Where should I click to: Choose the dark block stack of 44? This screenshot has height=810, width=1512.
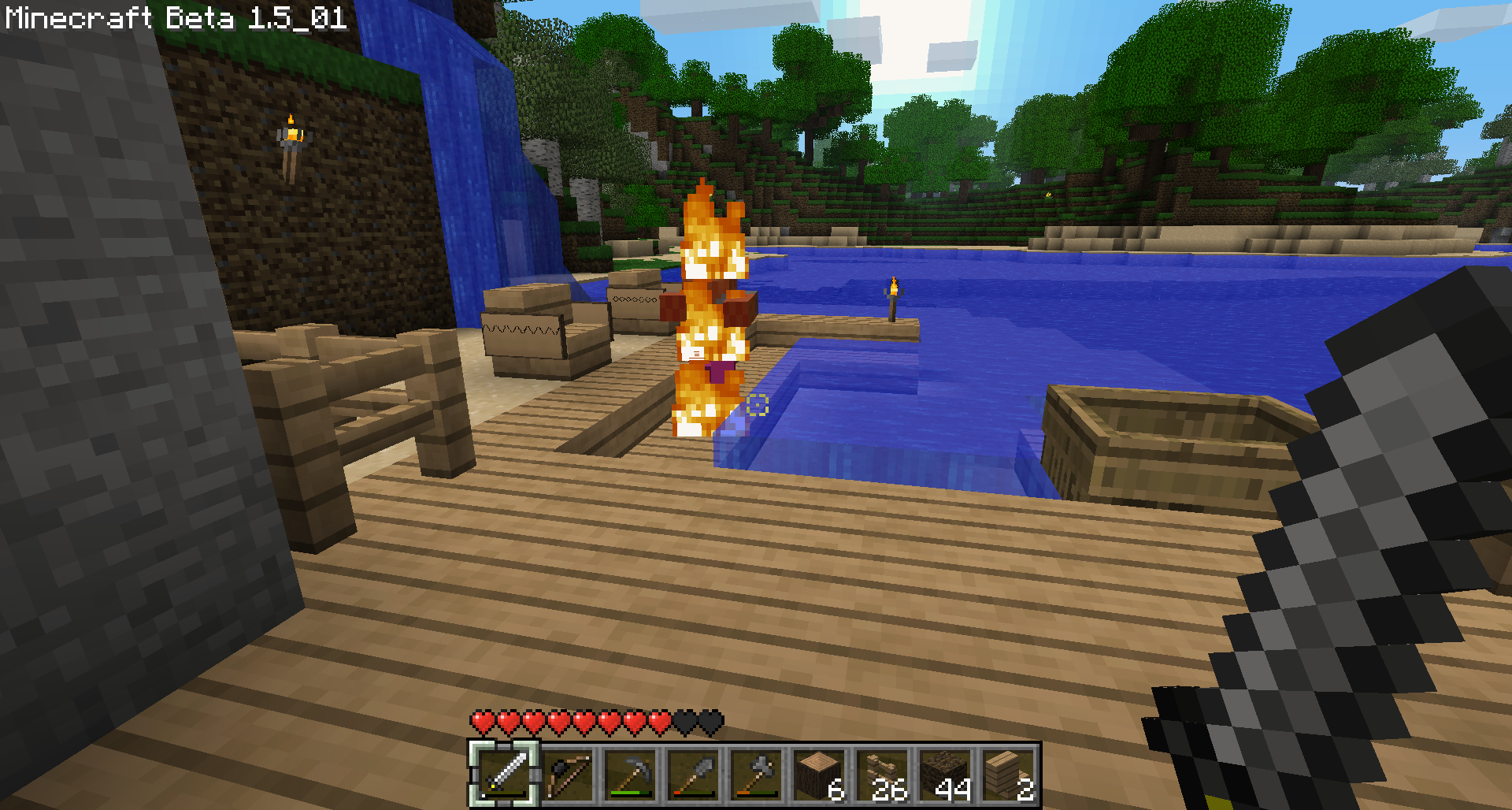click(x=946, y=774)
